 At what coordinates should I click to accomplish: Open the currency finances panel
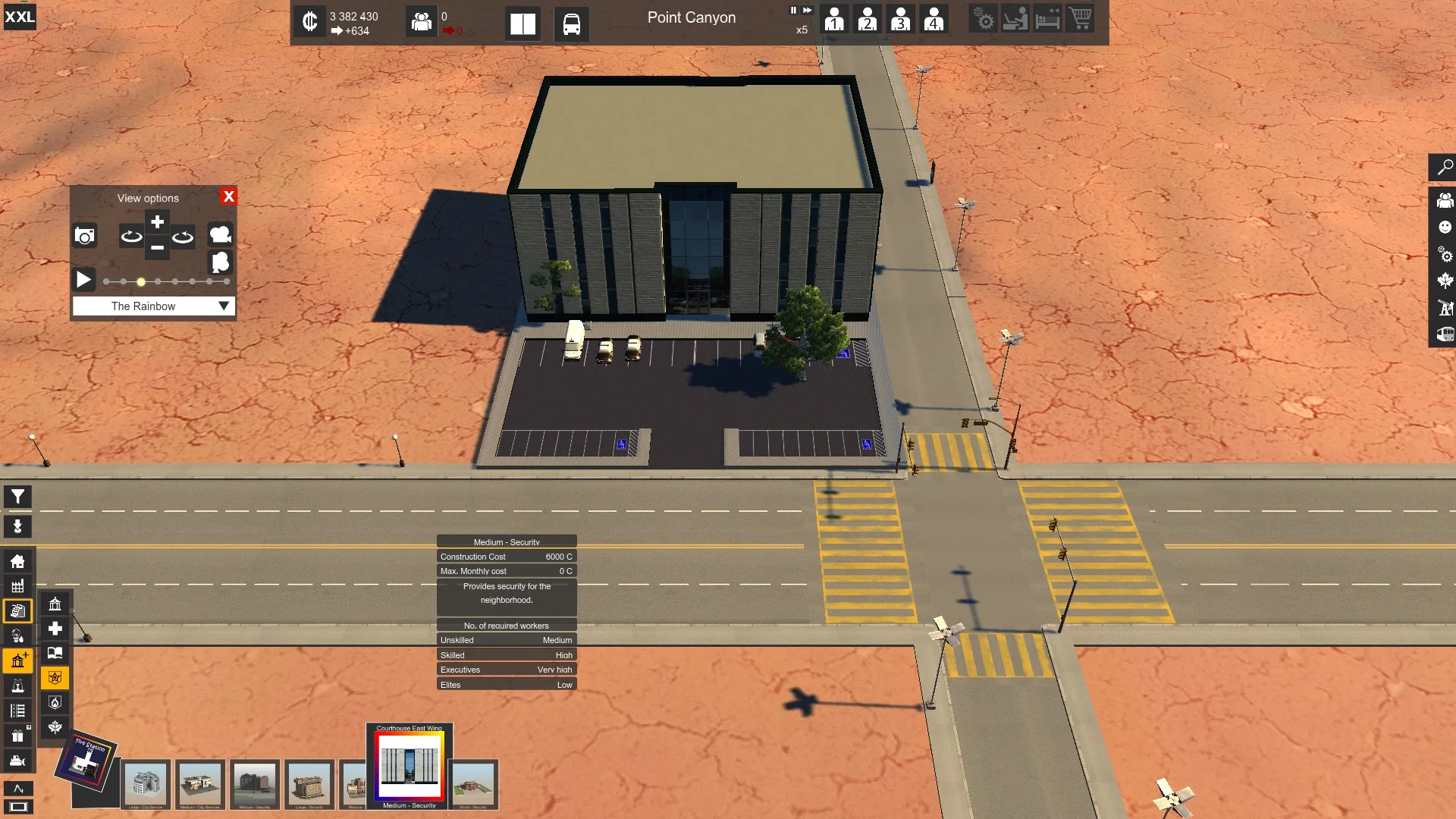click(x=309, y=21)
